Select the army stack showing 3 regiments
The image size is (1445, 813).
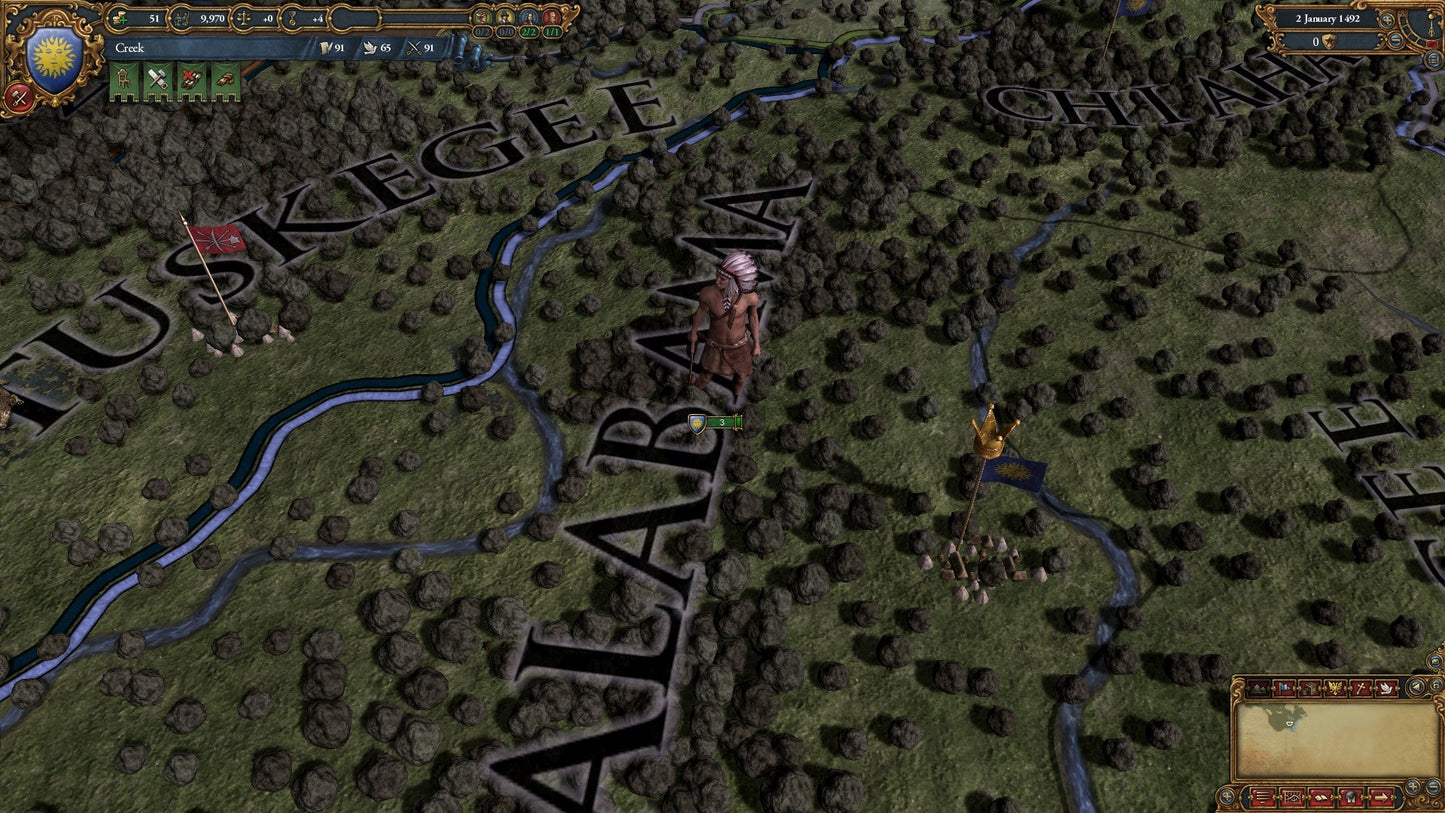[713, 422]
